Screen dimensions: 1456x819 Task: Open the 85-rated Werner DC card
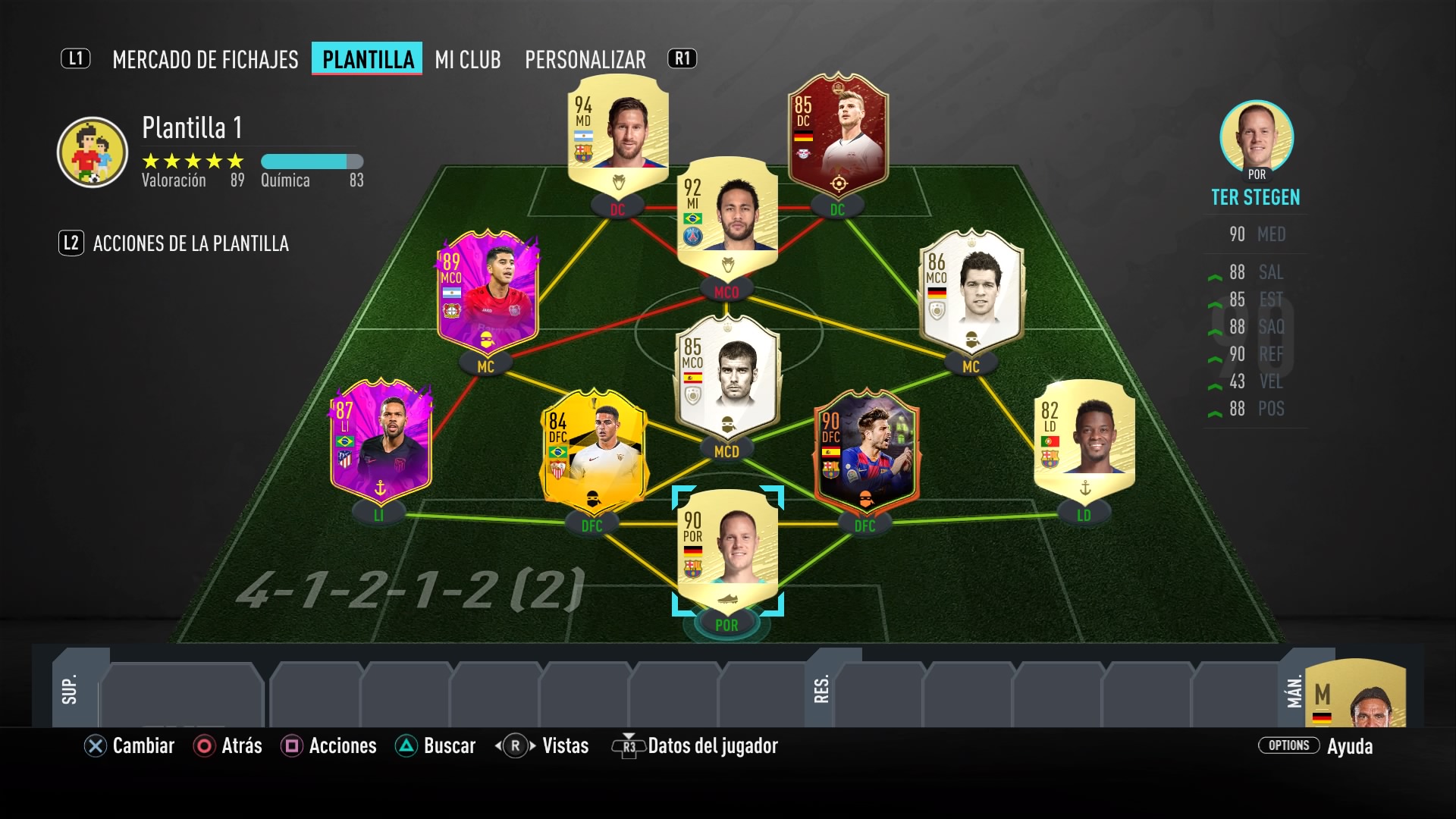click(837, 136)
